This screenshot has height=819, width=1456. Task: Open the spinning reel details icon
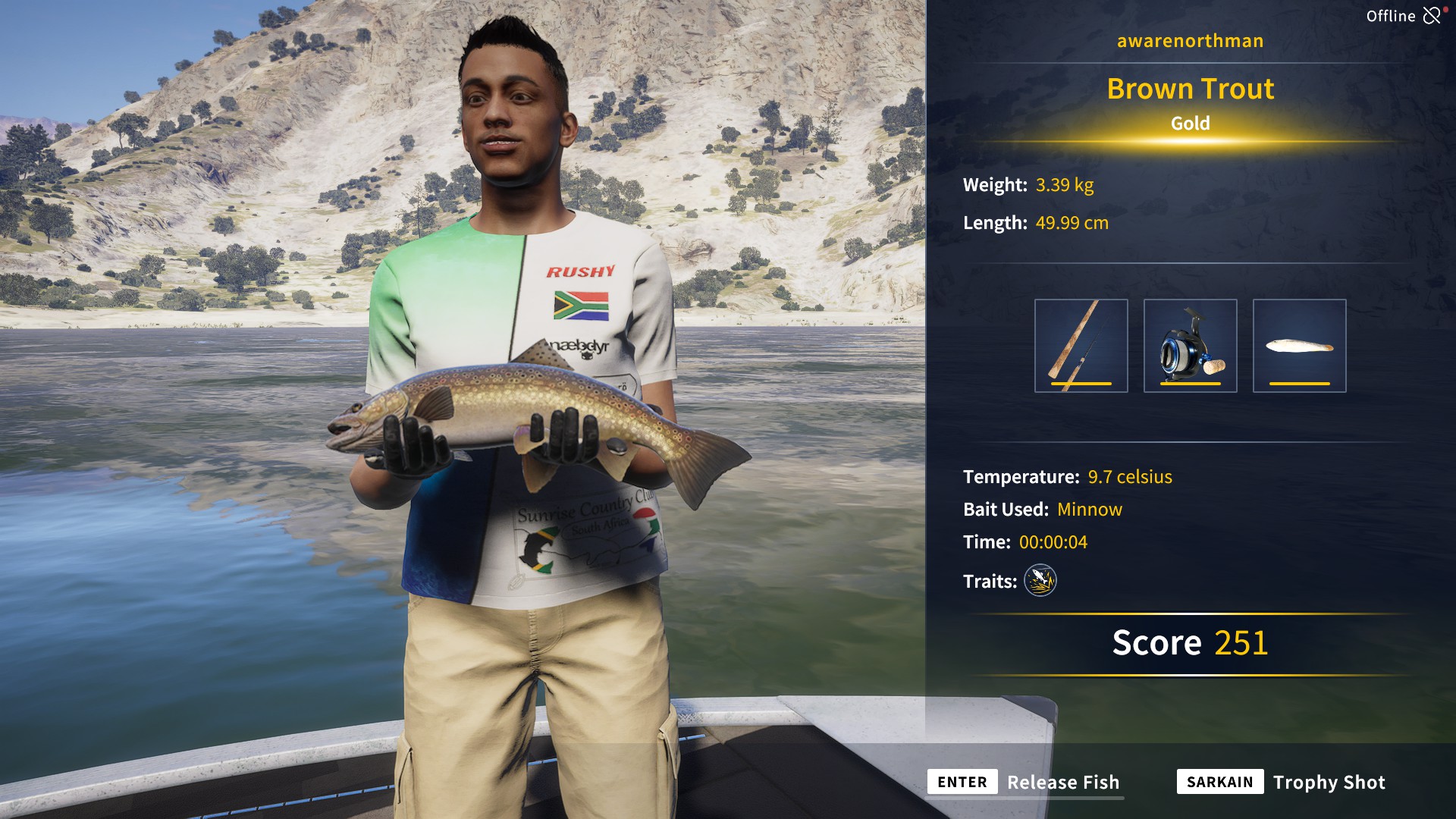pos(1190,345)
